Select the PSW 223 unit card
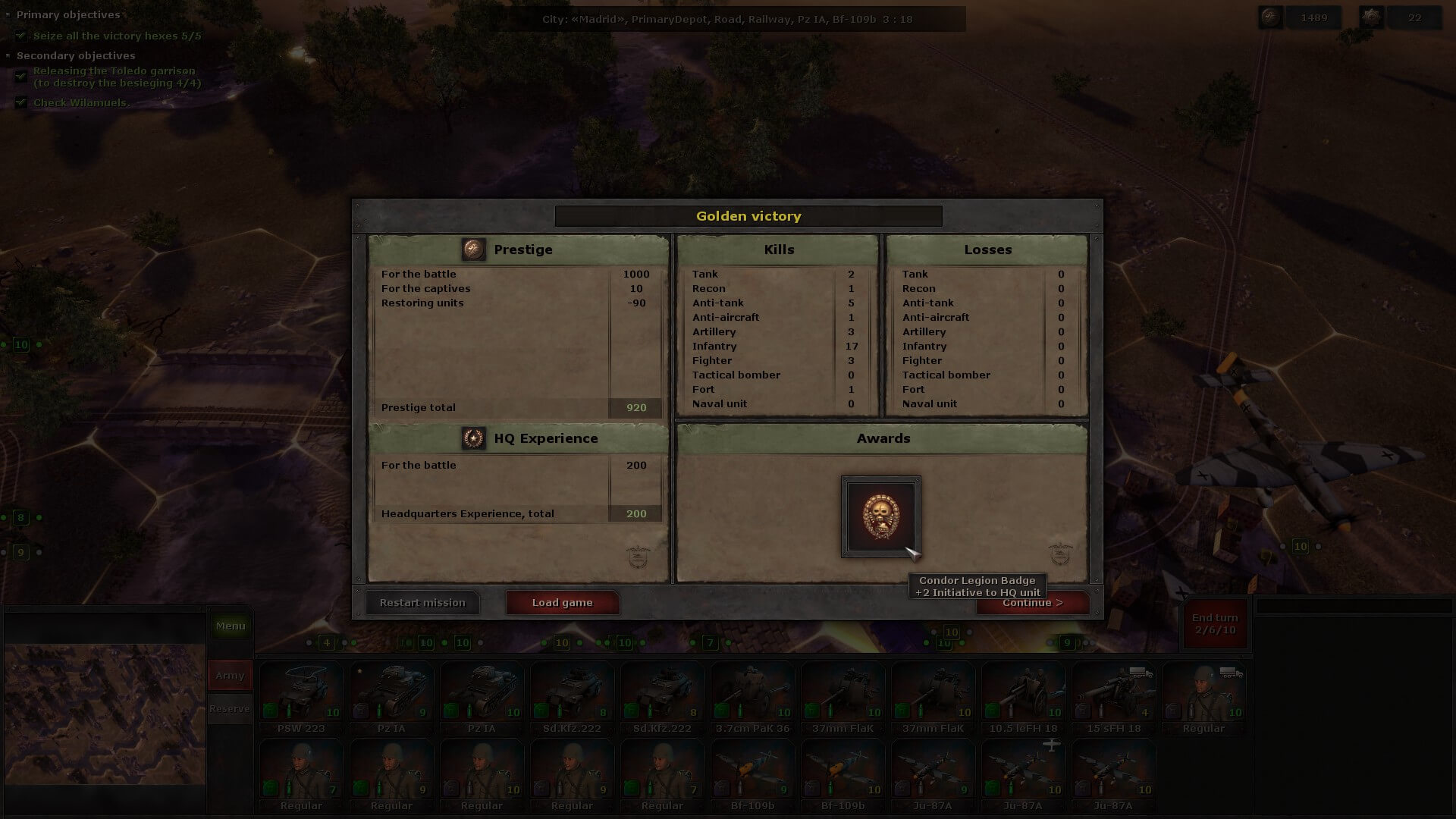The width and height of the screenshot is (1456, 819). [301, 696]
